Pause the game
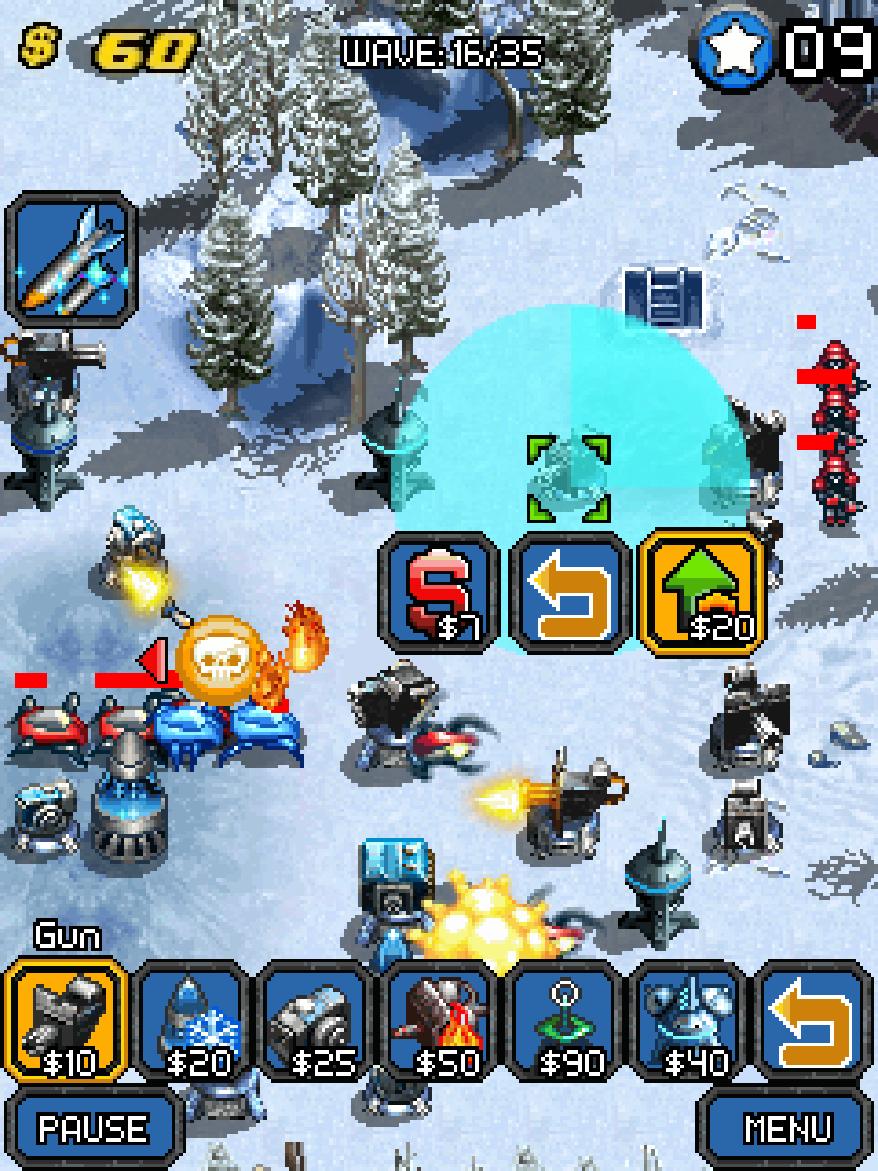878x1171 pixels. tap(93, 1128)
